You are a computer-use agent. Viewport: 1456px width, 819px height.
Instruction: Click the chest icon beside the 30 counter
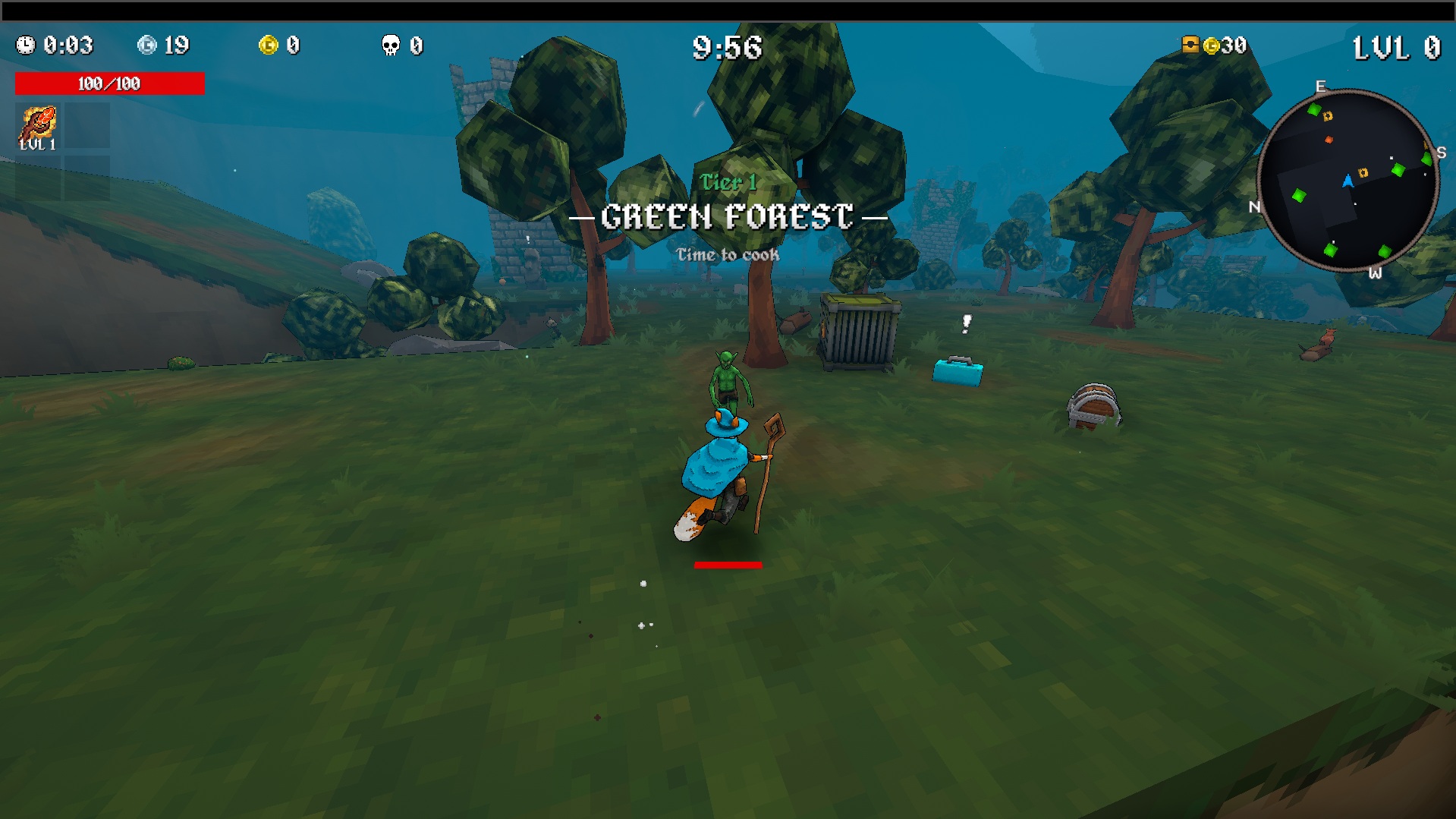[x=1190, y=44]
